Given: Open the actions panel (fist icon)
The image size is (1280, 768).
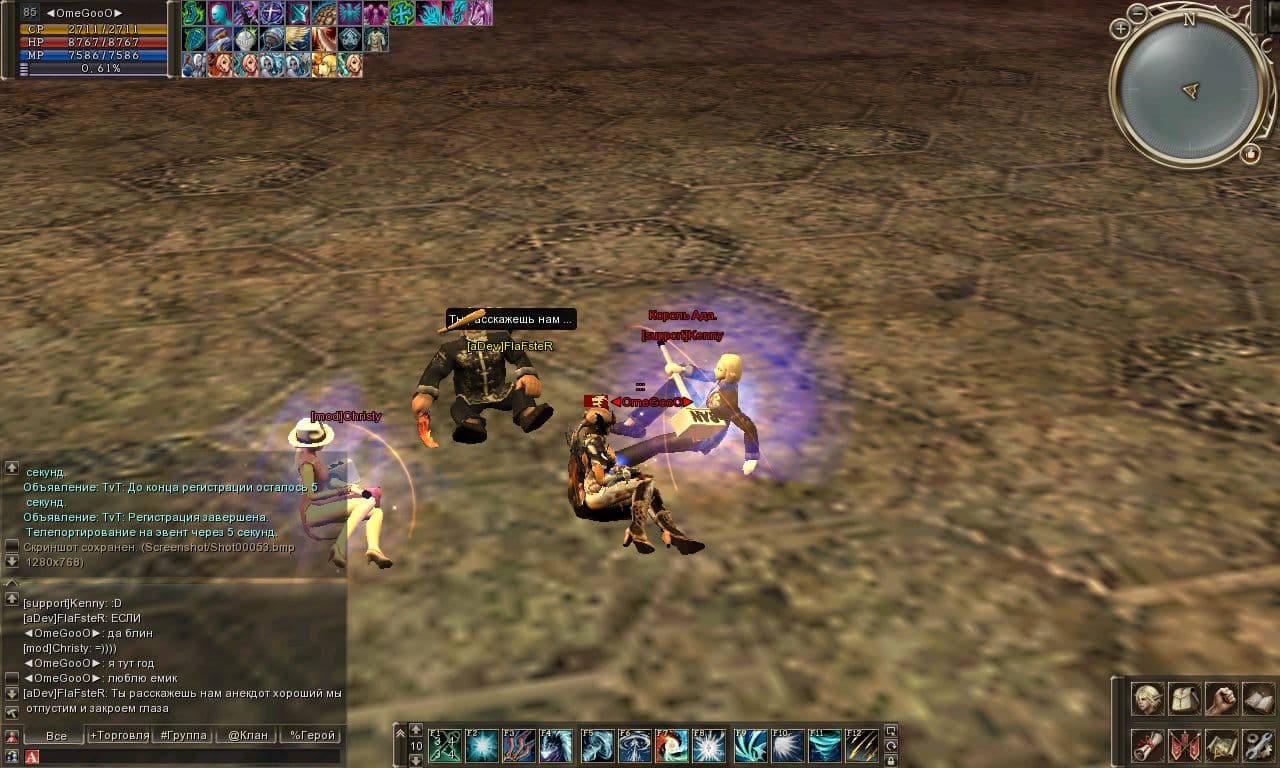Looking at the screenshot, I should pyautogui.click(x=1221, y=701).
